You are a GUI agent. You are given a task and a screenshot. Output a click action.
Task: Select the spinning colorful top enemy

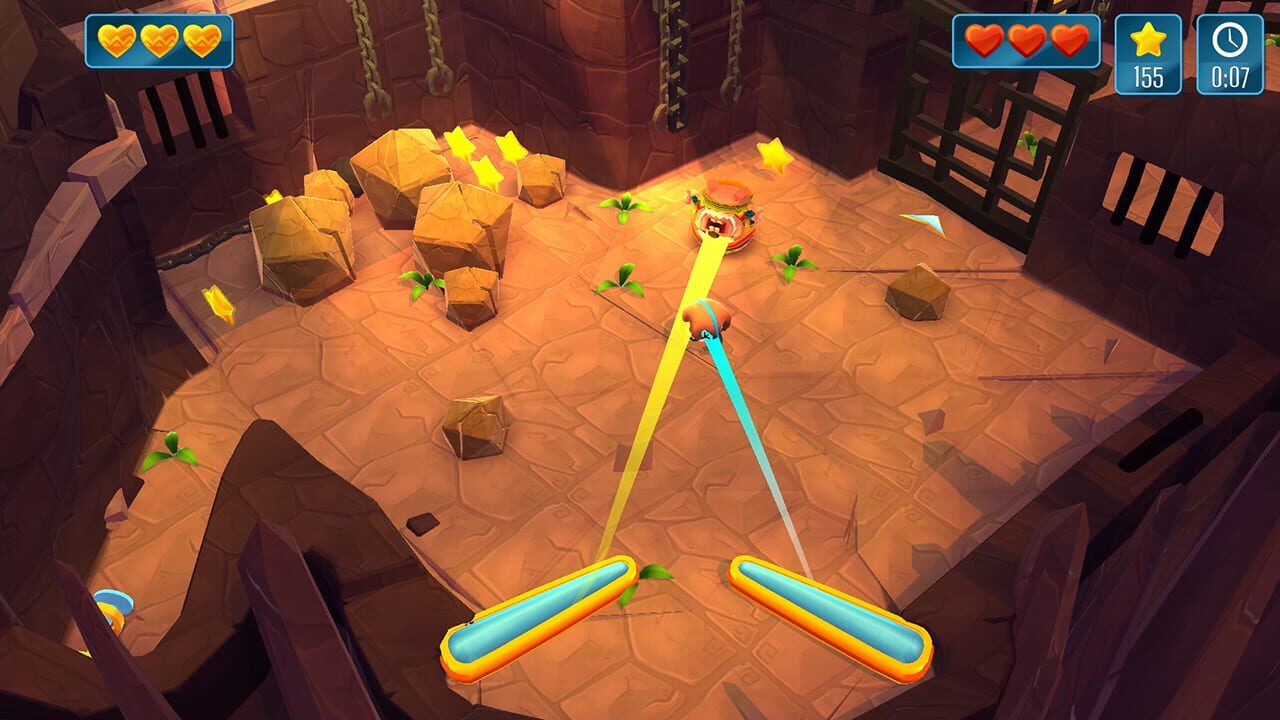[x=722, y=215]
